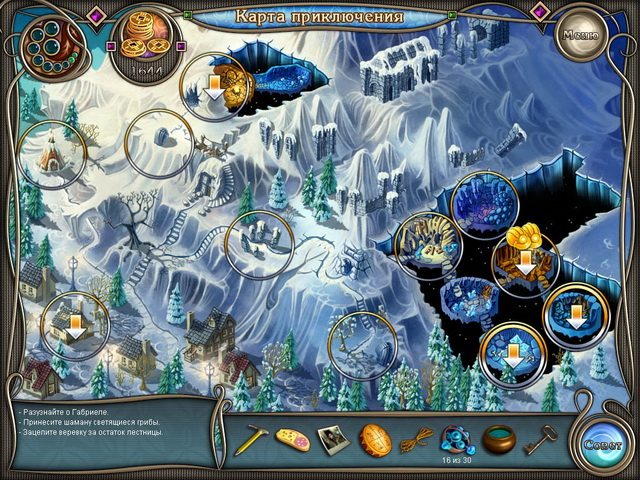This screenshot has height=480, width=640.
Task: Select the photograph inventory item
Action: (333, 438)
